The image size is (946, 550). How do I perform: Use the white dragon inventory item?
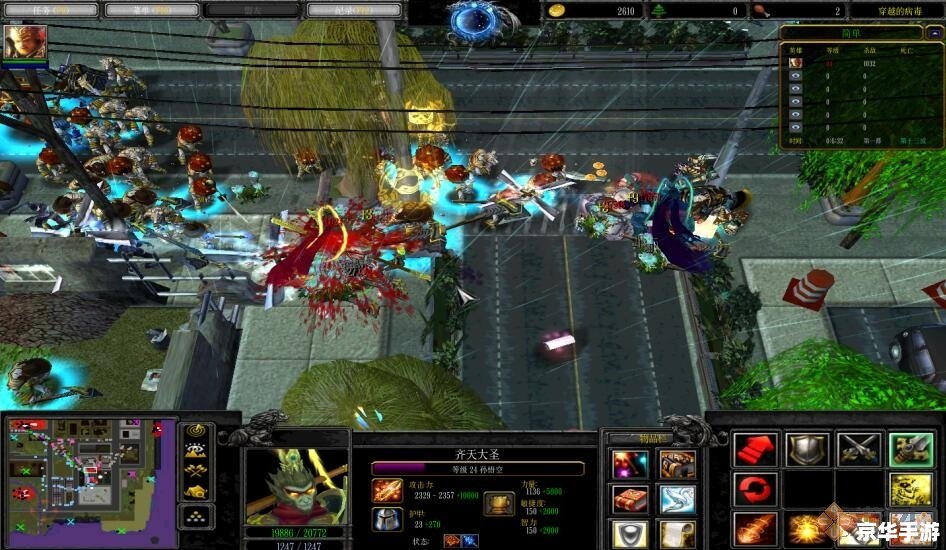coord(677,499)
